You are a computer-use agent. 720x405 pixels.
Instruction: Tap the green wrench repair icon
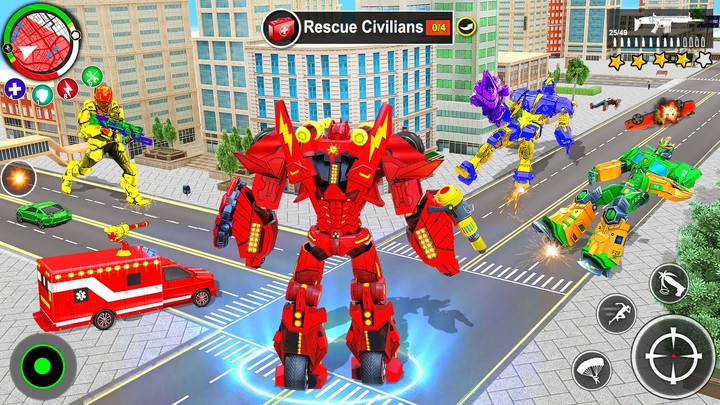click(x=92, y=75)
